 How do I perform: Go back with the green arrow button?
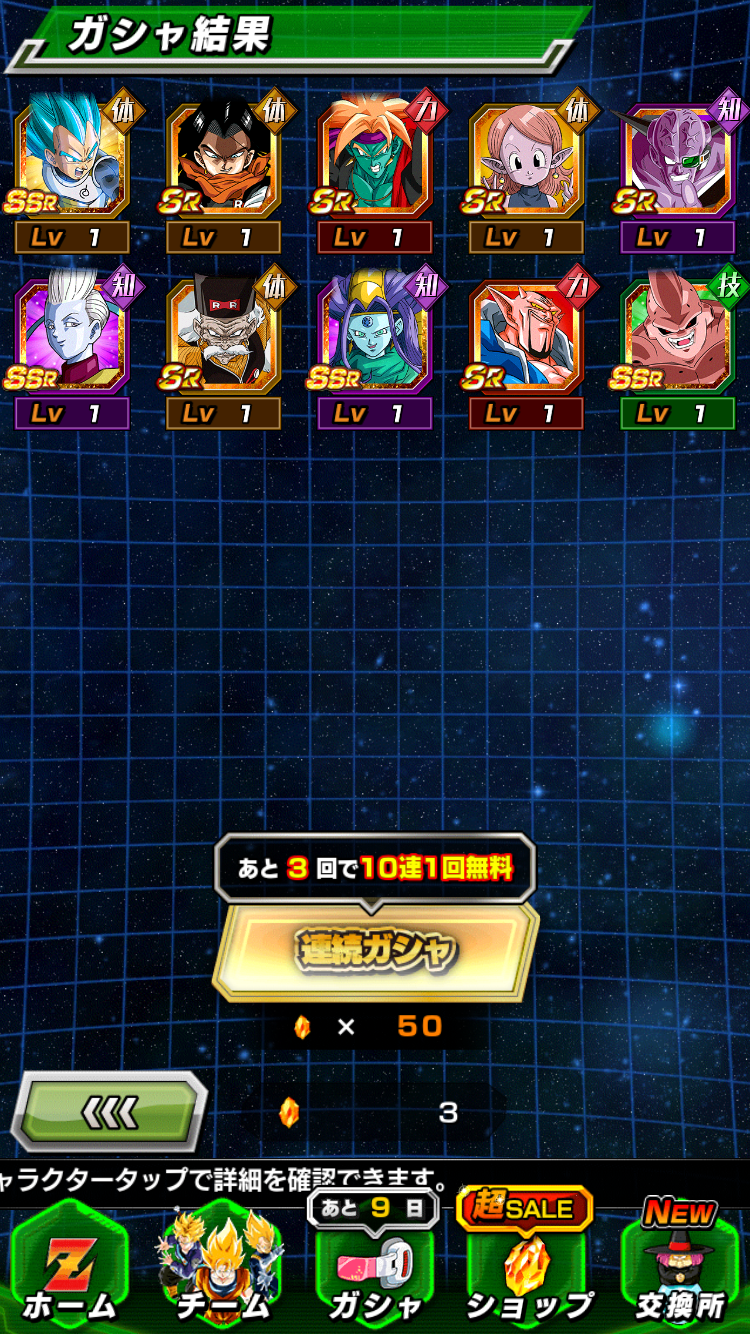click(109, 1111)
